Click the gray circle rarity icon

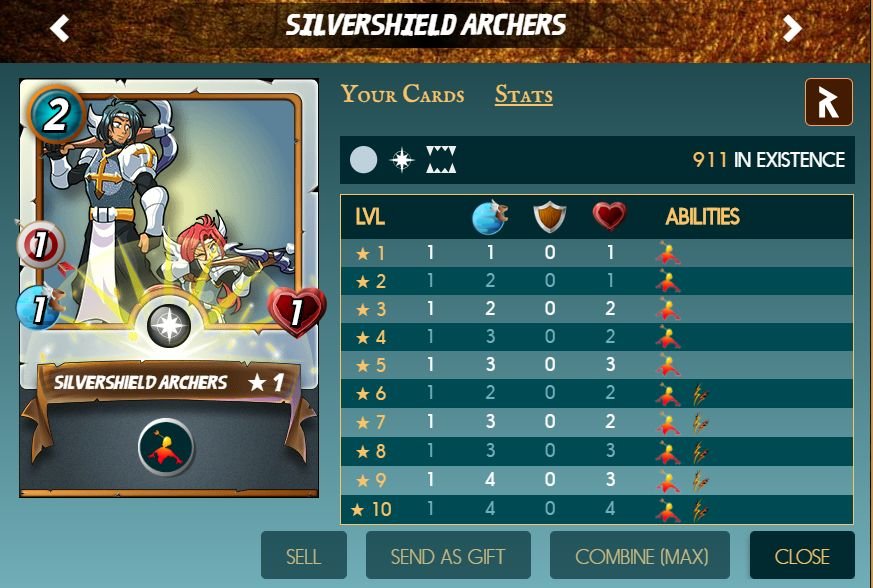(364, 160)
